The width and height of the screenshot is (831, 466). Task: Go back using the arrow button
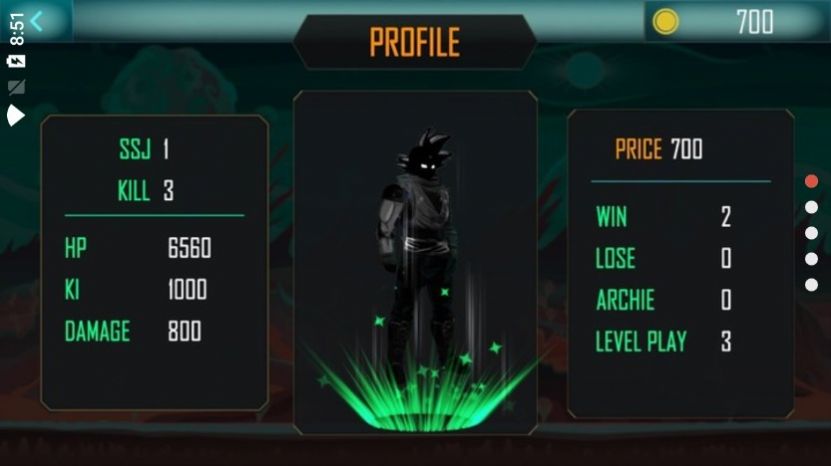(x=37, y=20)
